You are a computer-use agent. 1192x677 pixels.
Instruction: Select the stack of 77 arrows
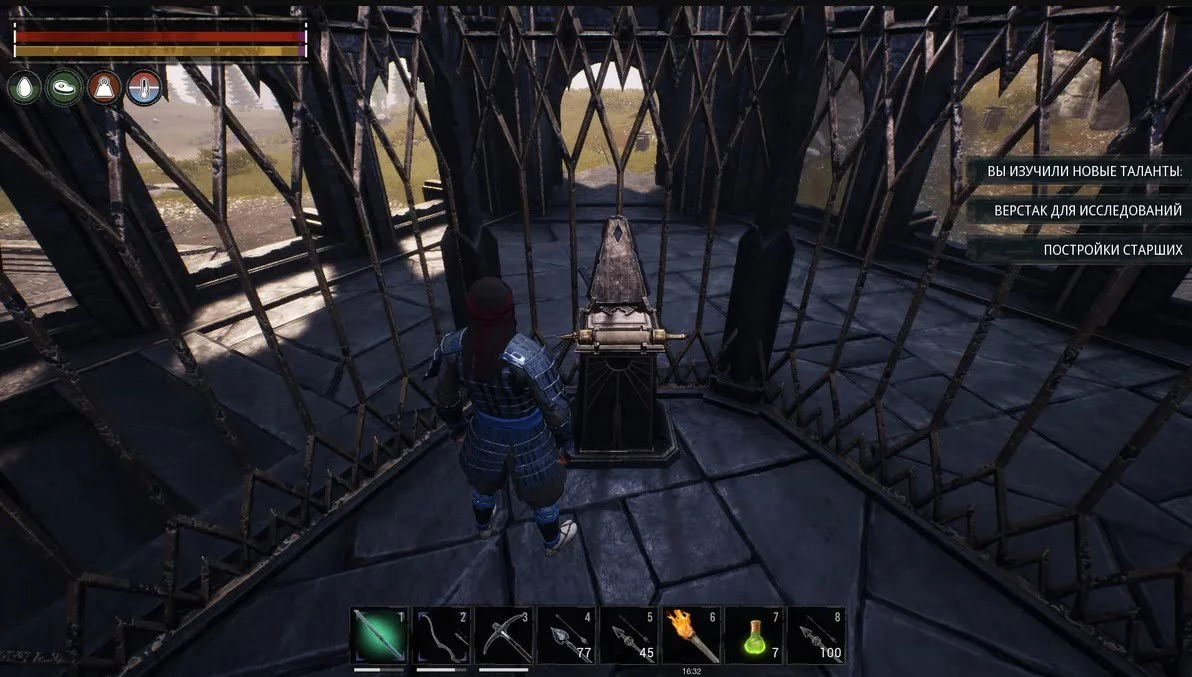566,635
